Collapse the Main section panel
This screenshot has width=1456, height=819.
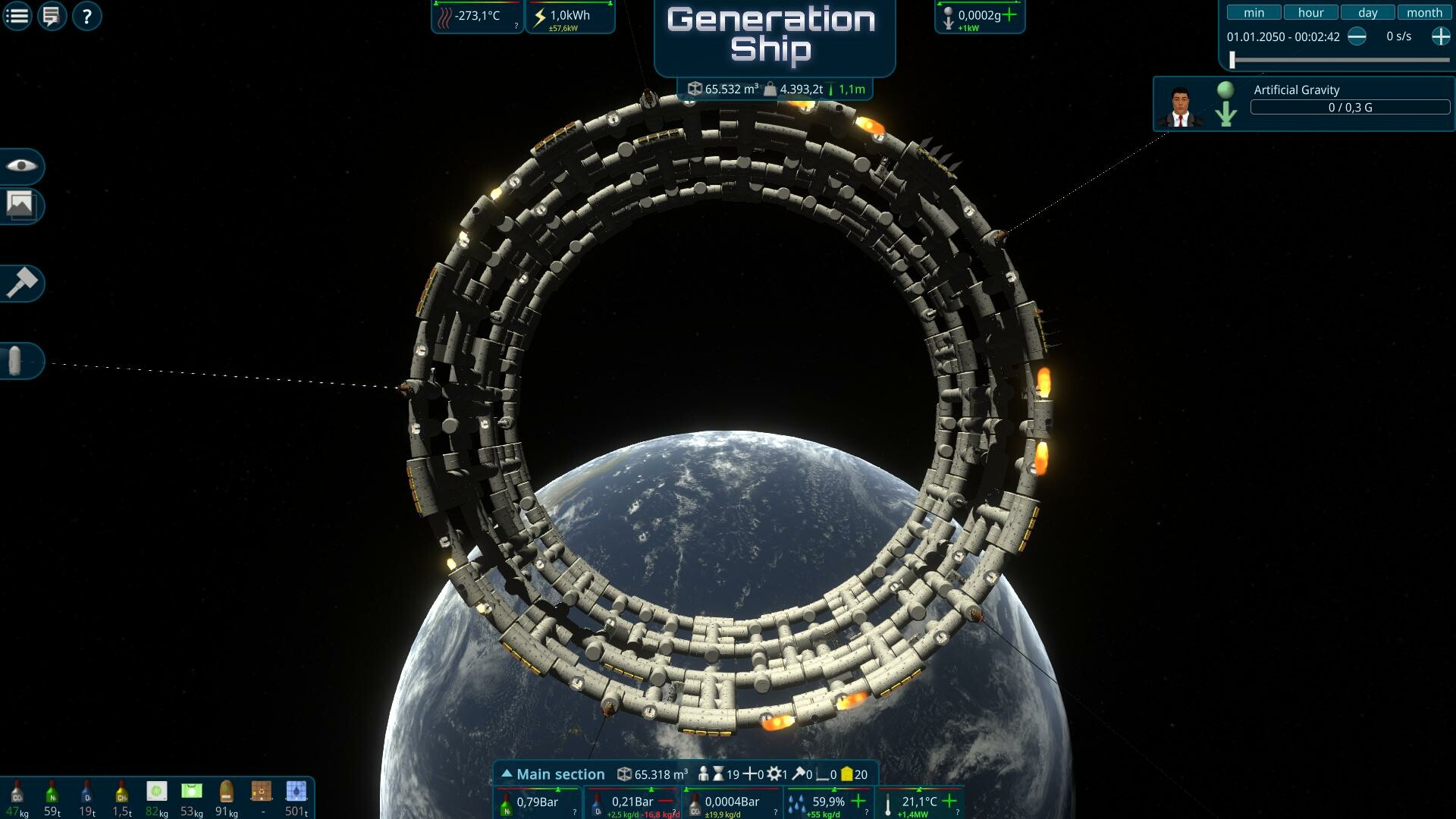pos(506,773)
